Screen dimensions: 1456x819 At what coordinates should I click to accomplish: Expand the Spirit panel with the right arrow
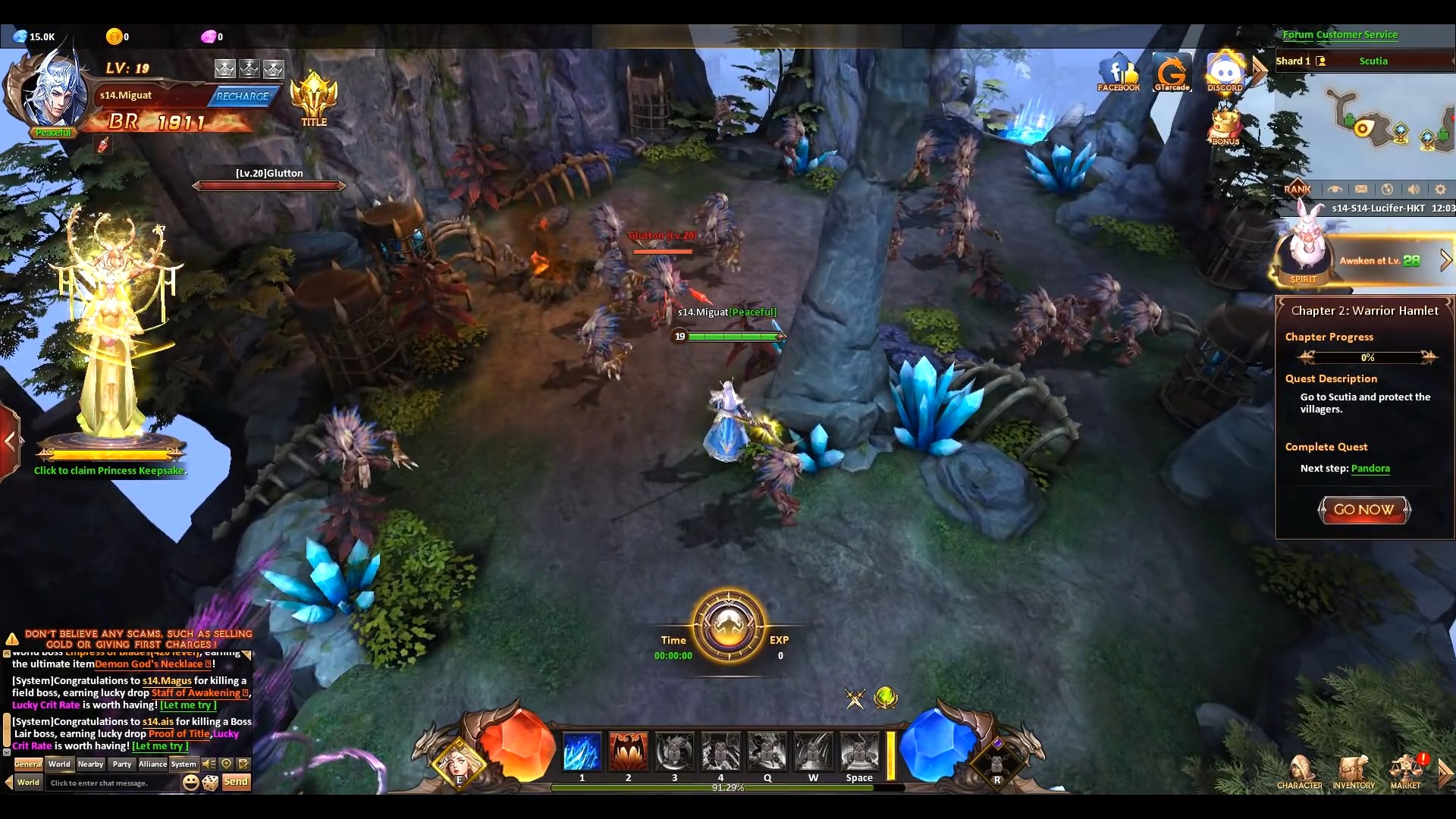pos(1447,259)
